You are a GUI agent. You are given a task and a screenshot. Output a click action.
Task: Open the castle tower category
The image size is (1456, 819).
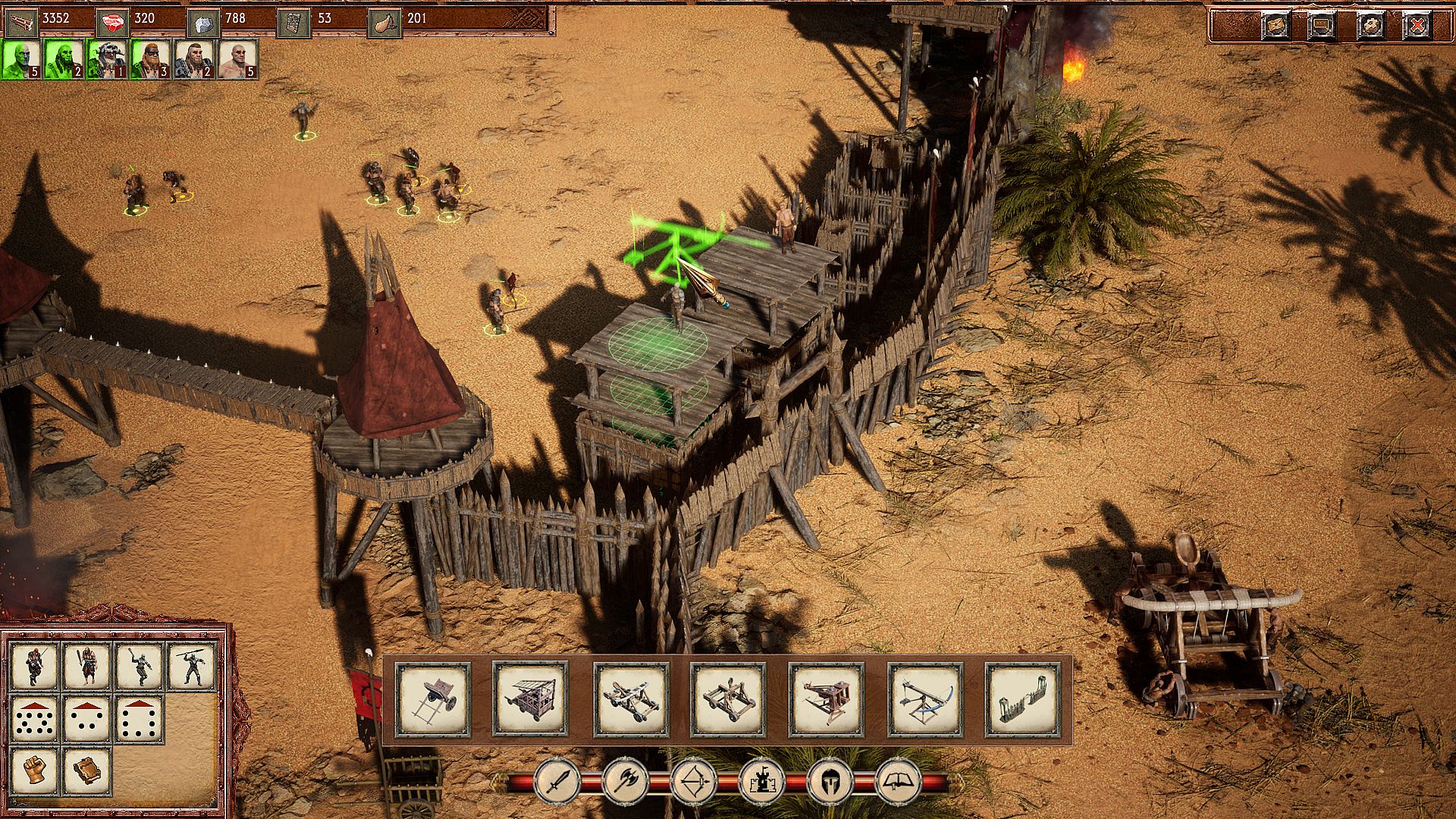pyautogui.click(x=762, y=781)
